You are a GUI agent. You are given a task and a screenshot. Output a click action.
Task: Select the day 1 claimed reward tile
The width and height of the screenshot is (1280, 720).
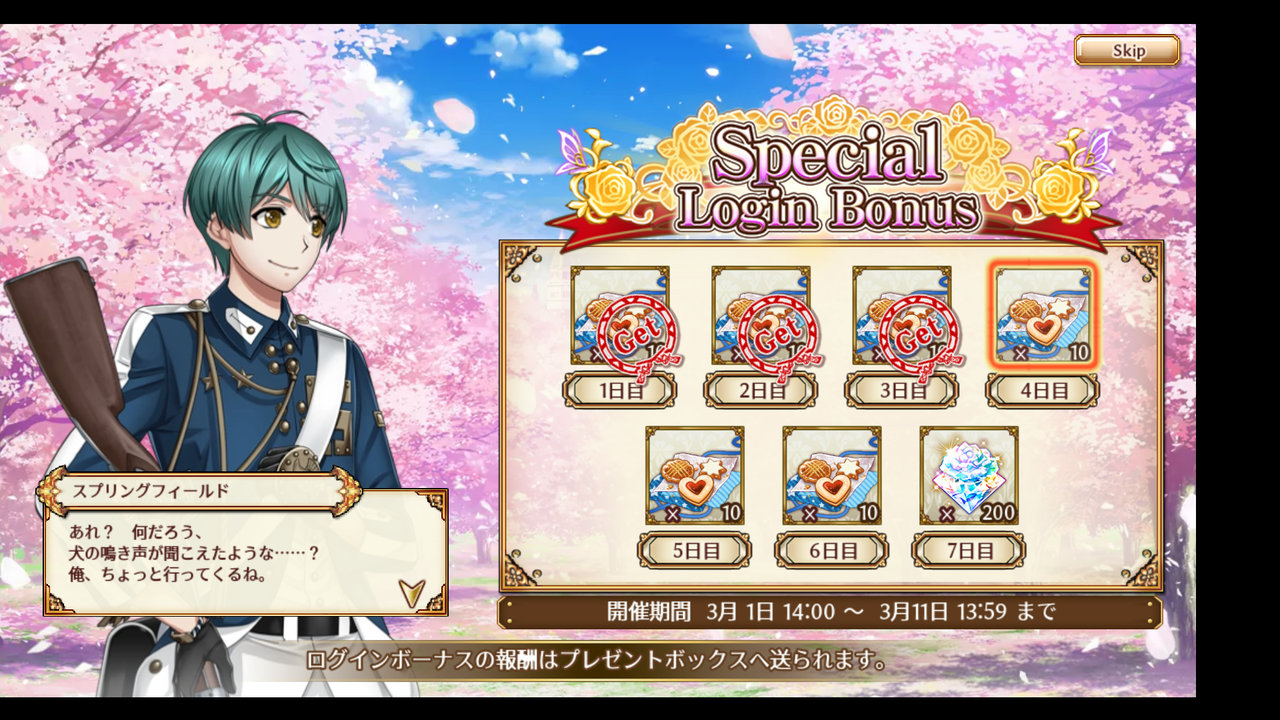[x=620, y=316]
